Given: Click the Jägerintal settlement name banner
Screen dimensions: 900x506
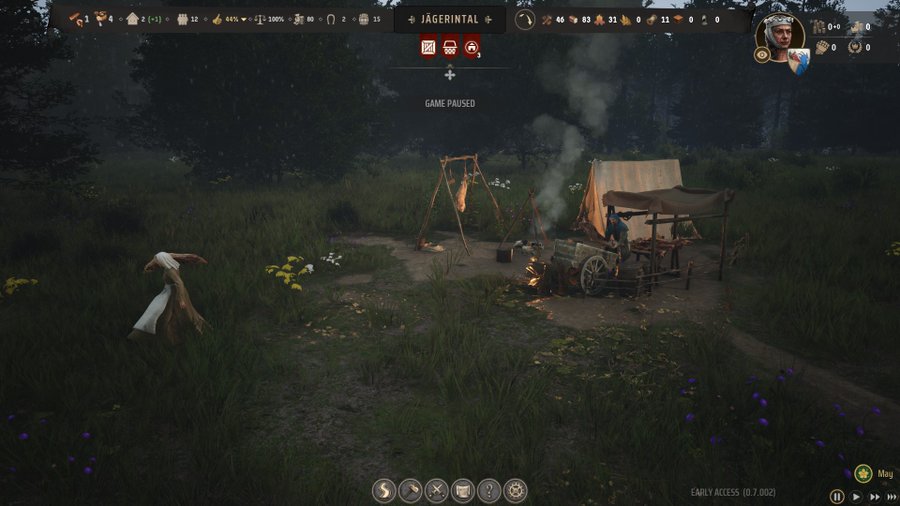Looking at the screenshot, I should click(450, 19).
